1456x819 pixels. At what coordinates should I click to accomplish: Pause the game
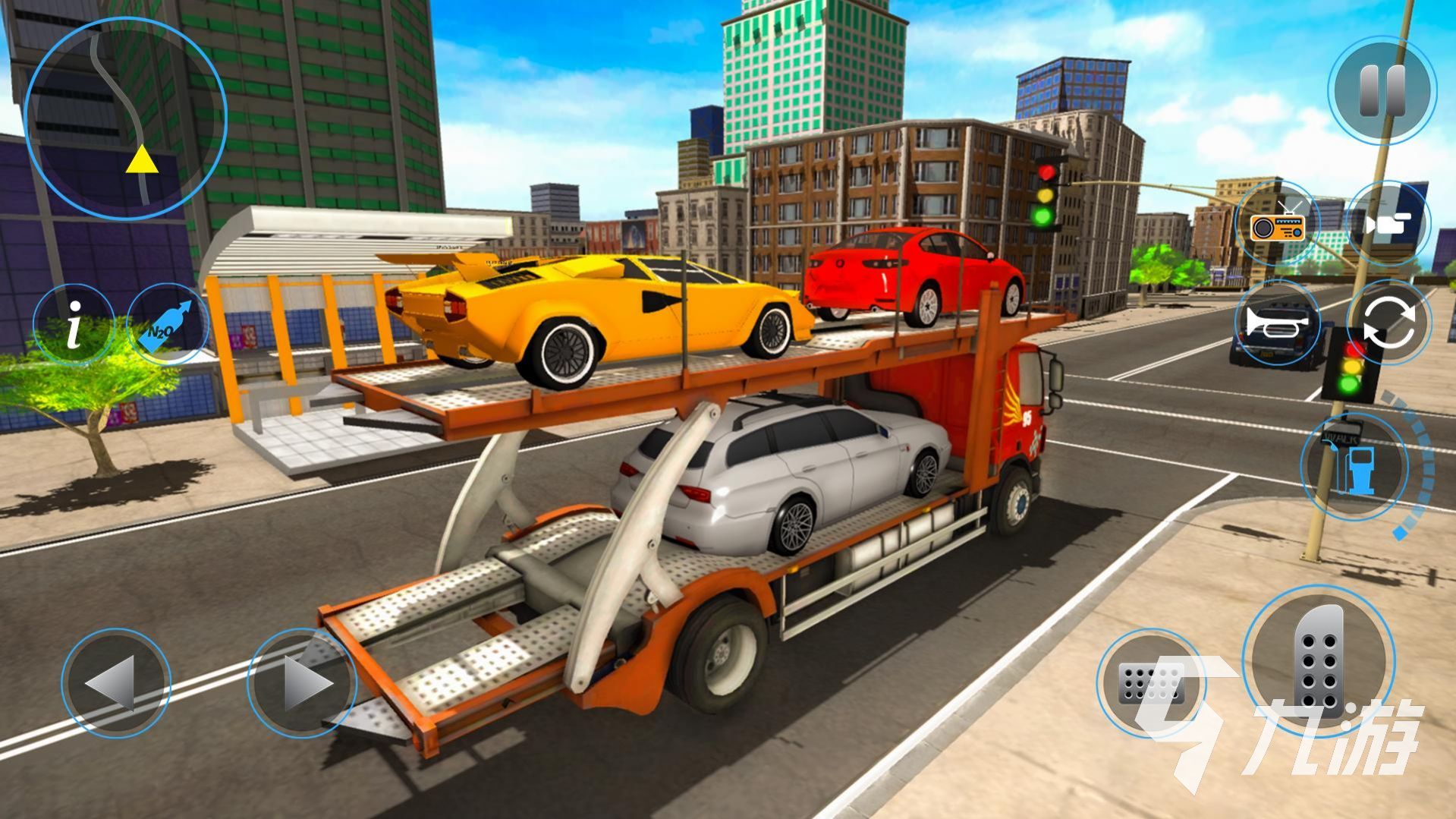pos(1382,90)
